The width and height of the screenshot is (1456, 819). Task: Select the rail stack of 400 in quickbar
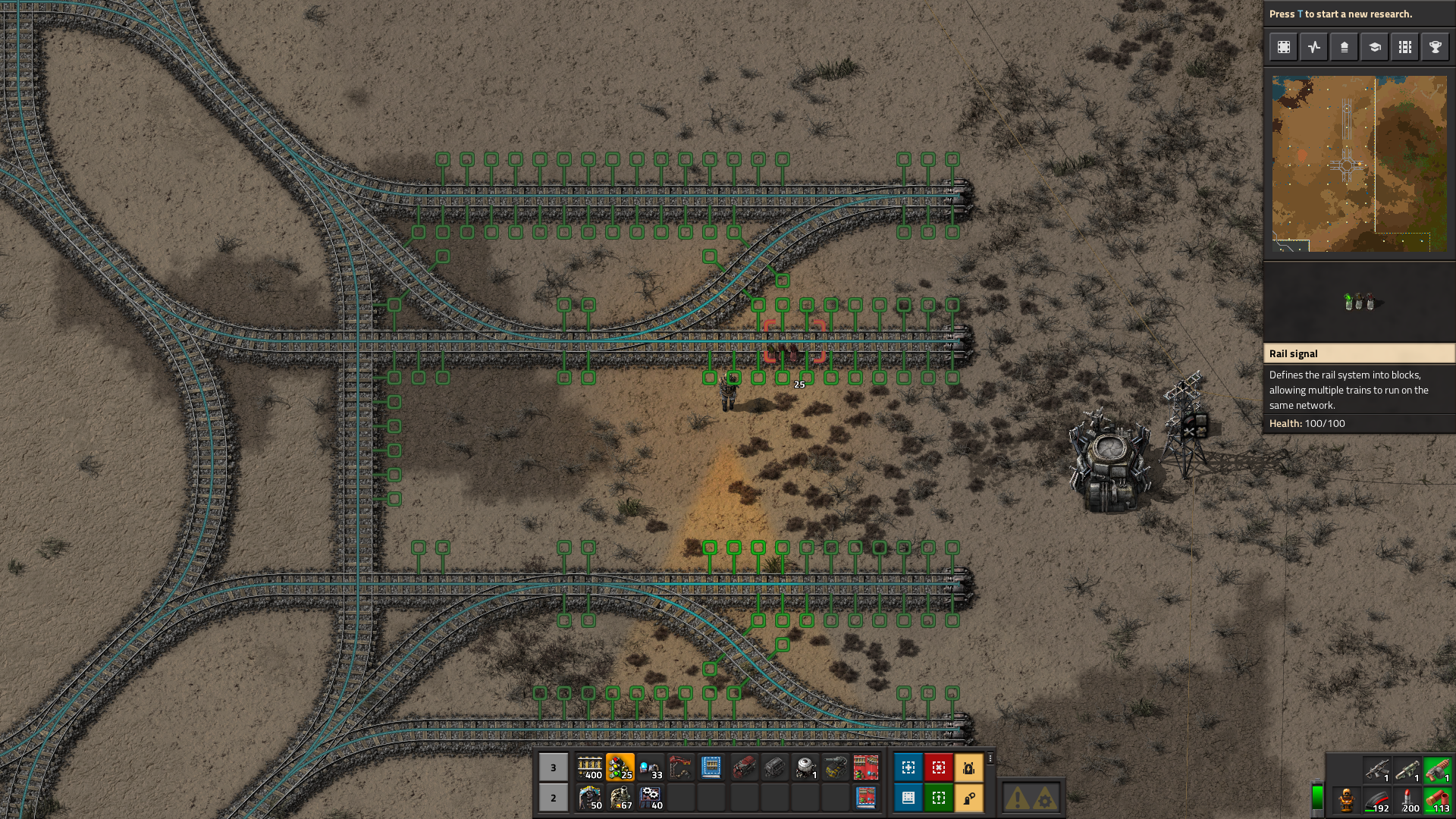(589, 767)
